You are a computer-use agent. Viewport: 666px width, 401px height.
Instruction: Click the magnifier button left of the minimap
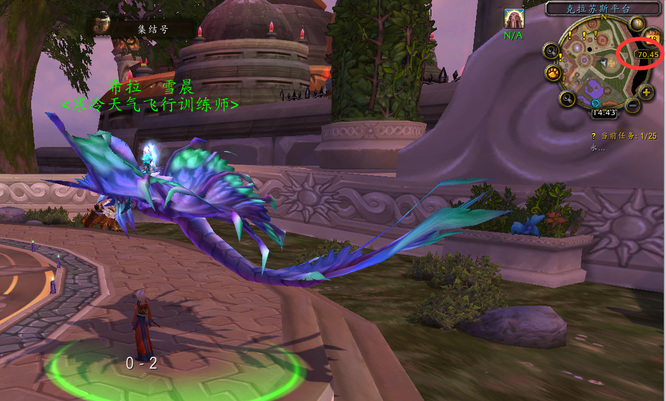[x=551, y=50]
